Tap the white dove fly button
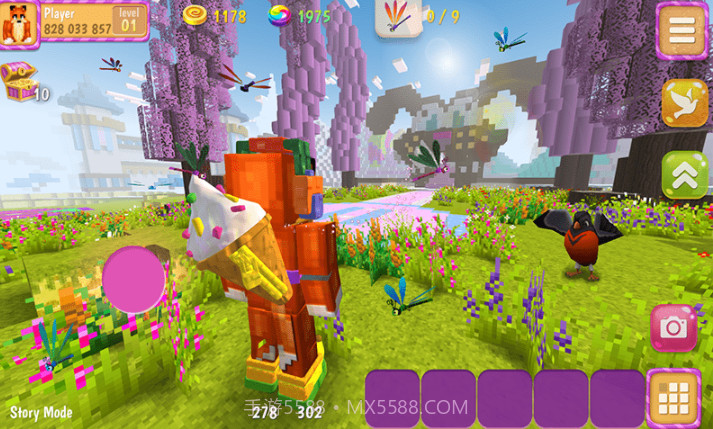The image size is (713, 429). [x=684, y=103]
